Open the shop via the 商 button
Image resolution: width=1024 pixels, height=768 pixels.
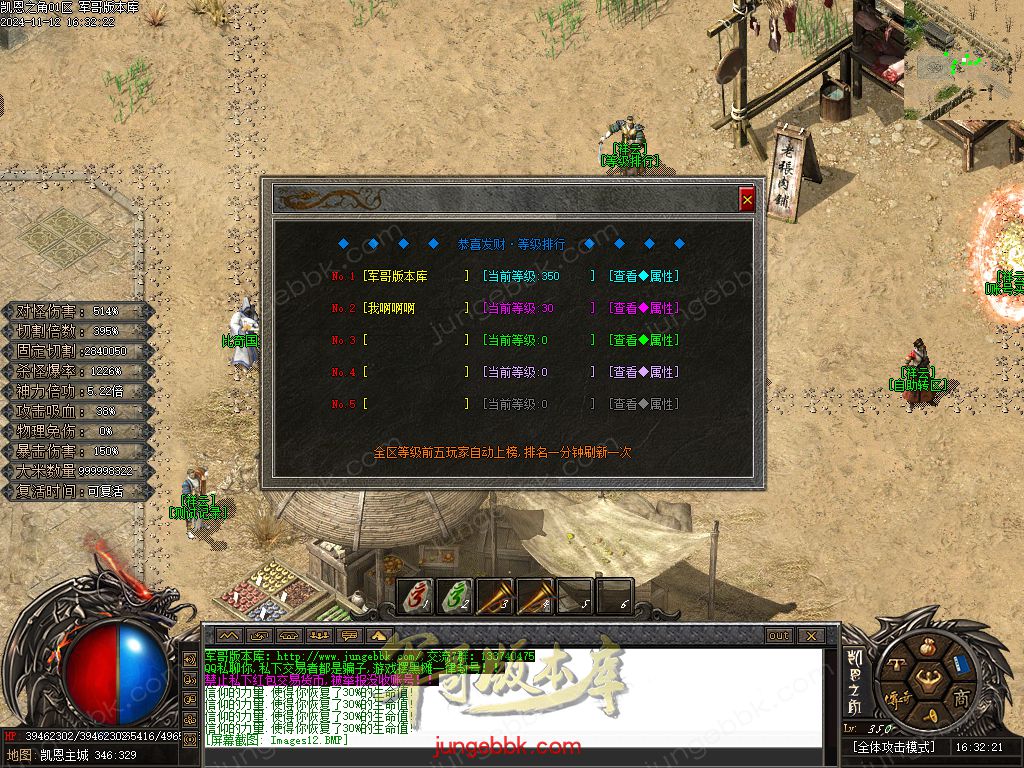(x=961, y=698)
